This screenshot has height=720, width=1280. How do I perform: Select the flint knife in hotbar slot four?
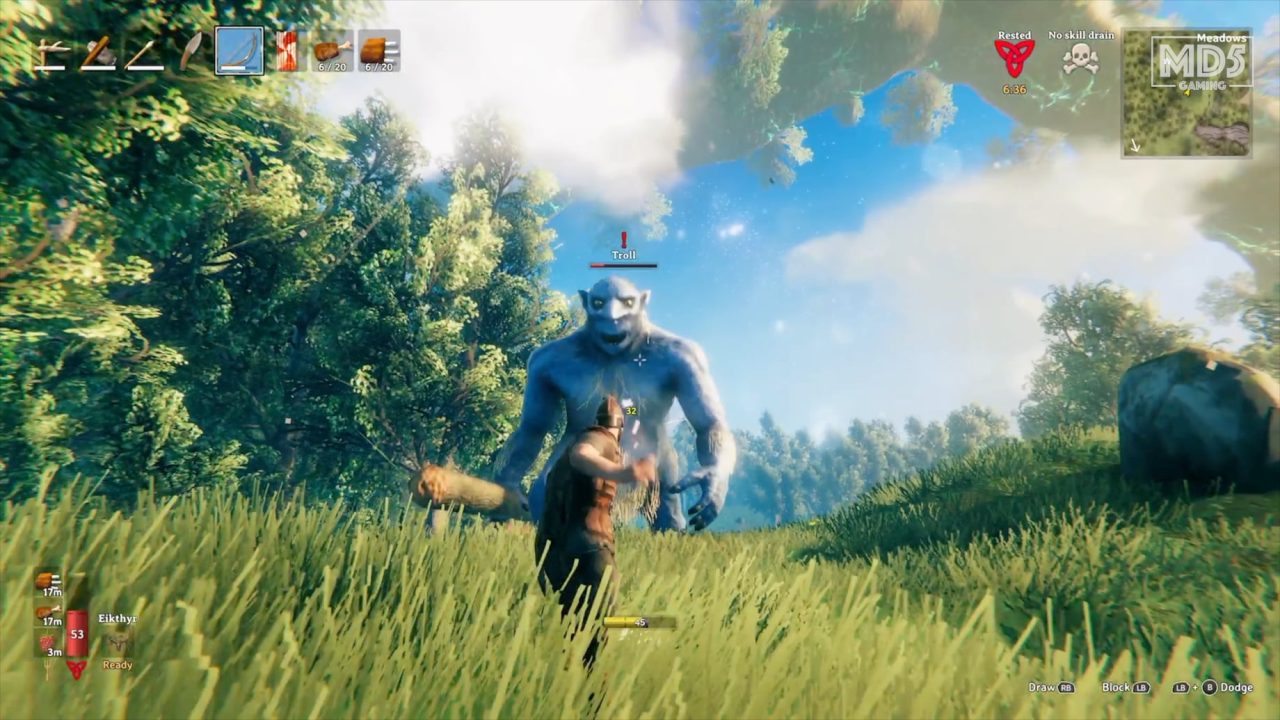tap(190, 50)
